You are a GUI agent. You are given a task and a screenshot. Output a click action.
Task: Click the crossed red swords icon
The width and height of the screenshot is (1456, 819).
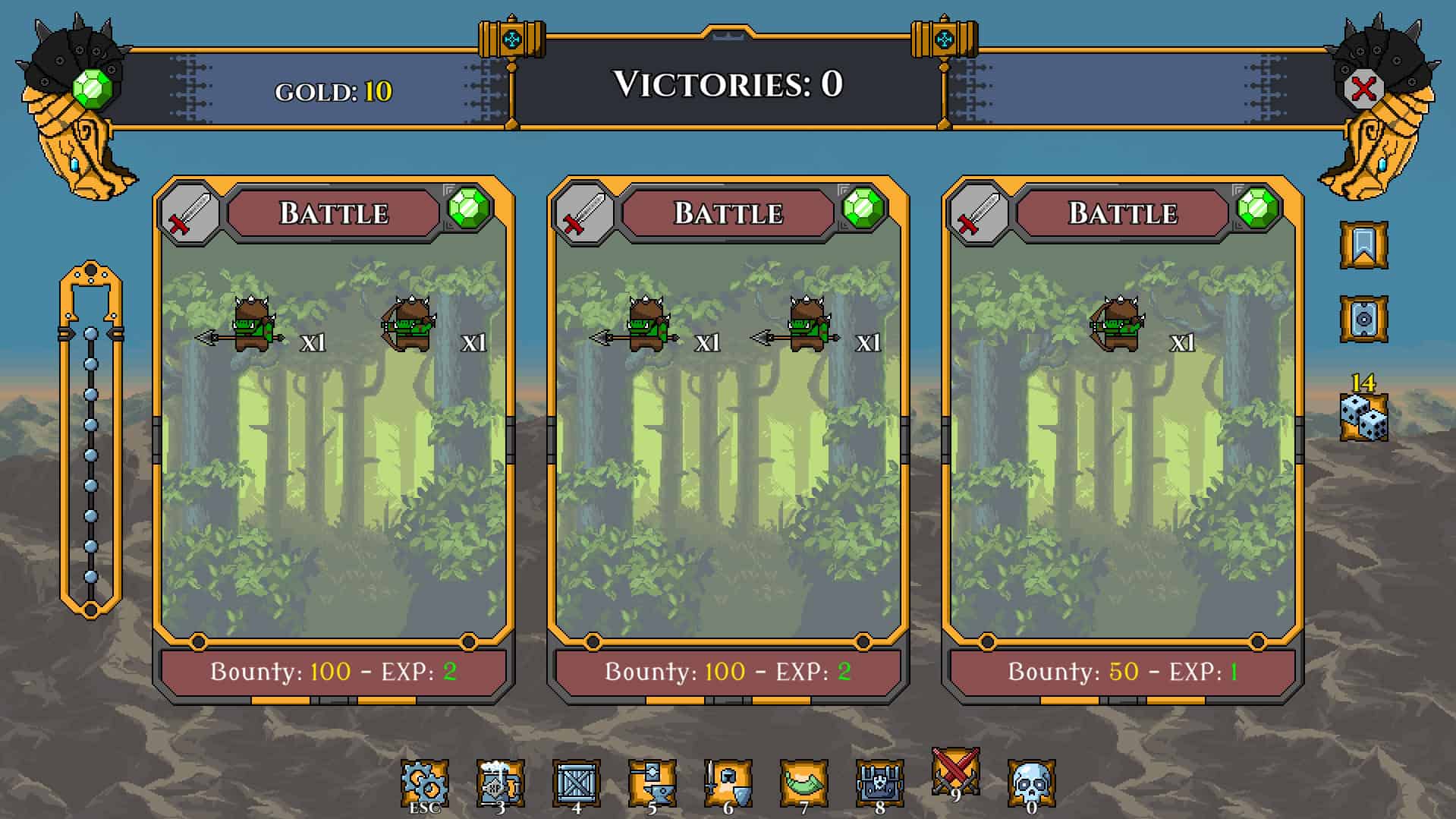pyautogui.click(x=955, y=772)
